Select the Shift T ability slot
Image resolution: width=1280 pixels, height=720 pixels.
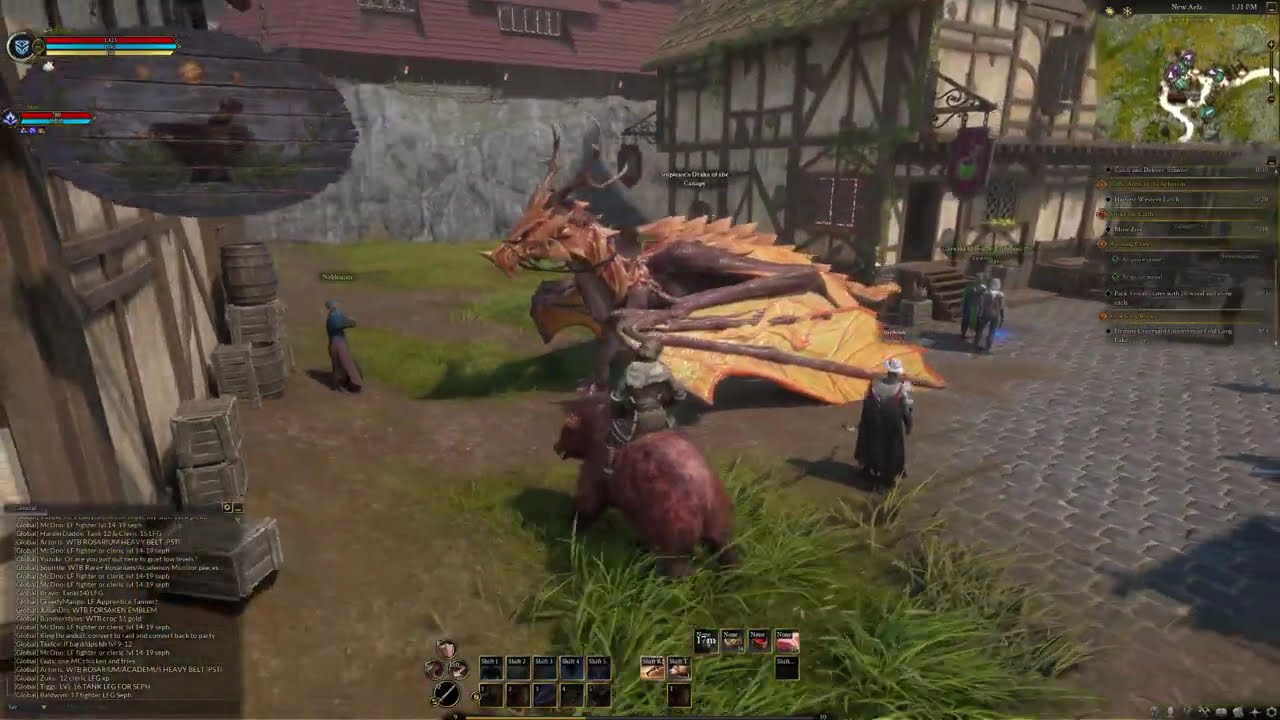(679, 669)
